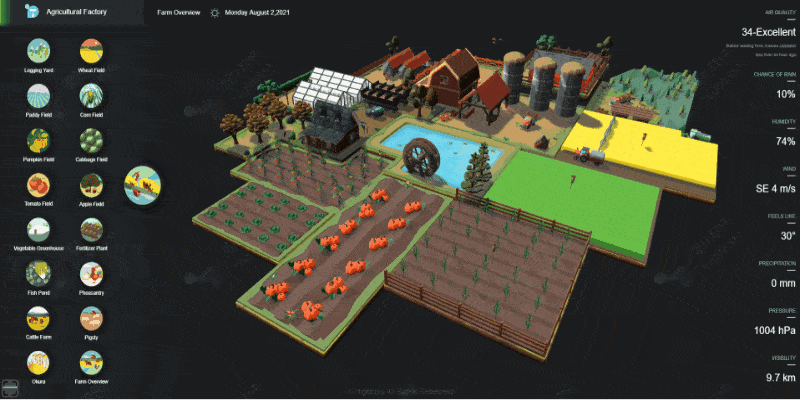The height and width of the screenshot is (400, 800).
Task: Select the Pumpkin Field icon
Action: 39,141
